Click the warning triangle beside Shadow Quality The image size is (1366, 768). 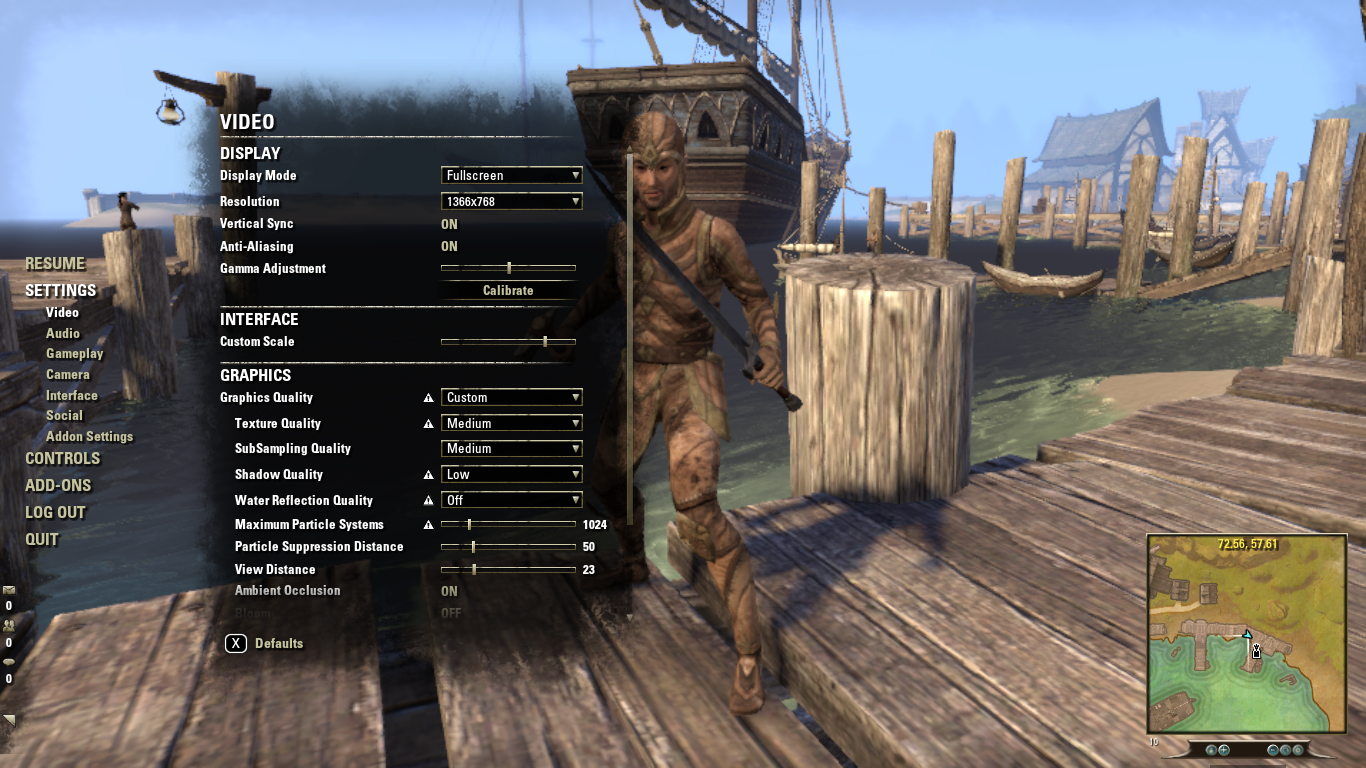[428, 473]
